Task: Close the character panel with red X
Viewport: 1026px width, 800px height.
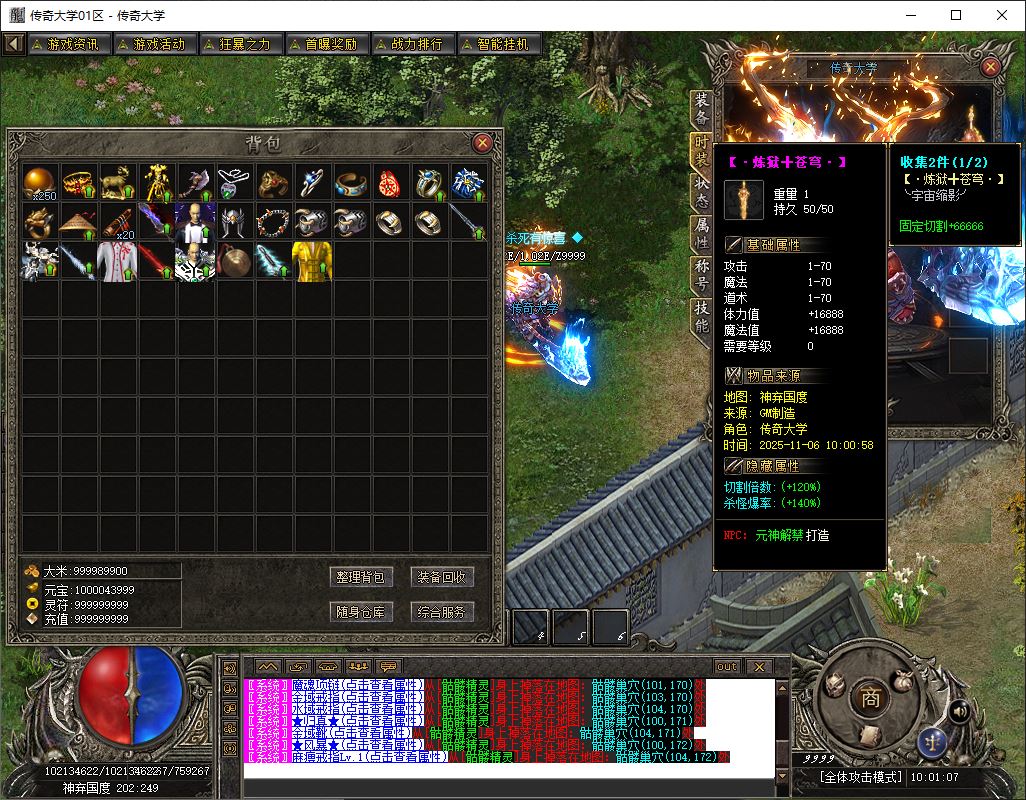Action: point(990,67)
